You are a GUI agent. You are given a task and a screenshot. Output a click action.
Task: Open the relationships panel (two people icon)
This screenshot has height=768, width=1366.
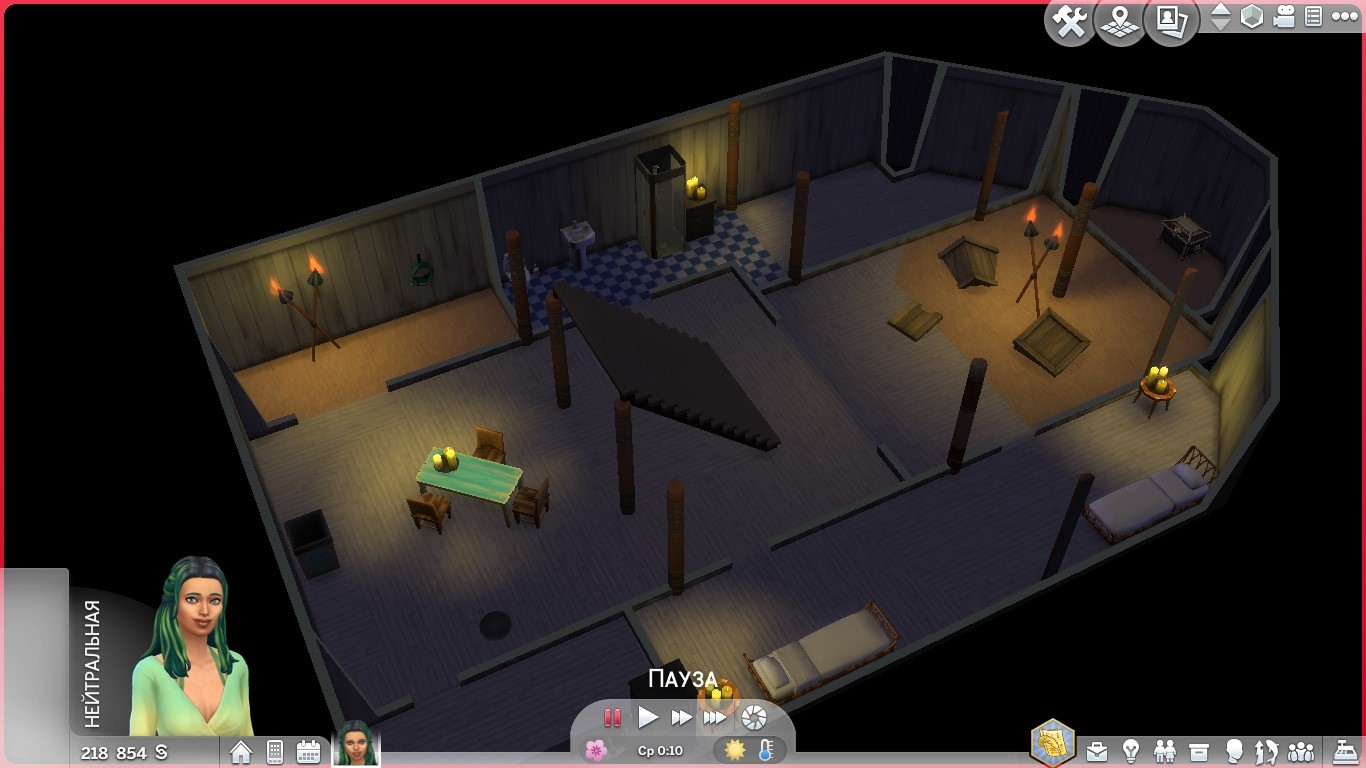pos(1165,750)
